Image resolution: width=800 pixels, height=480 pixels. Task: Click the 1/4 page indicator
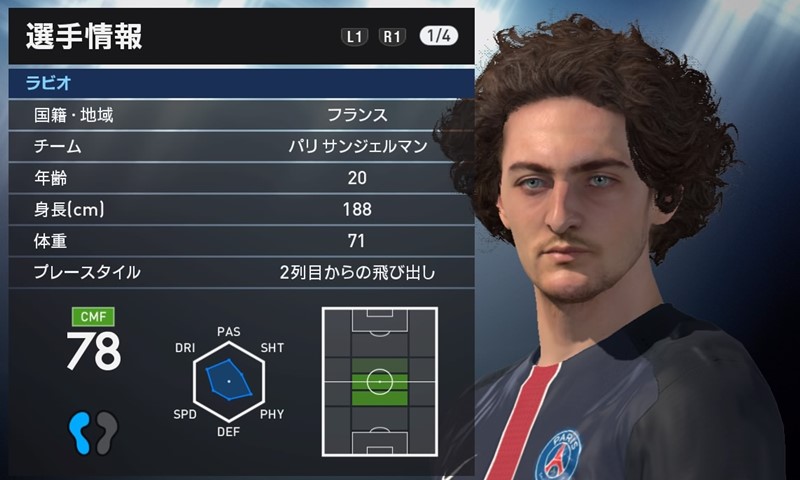(439, 37)
